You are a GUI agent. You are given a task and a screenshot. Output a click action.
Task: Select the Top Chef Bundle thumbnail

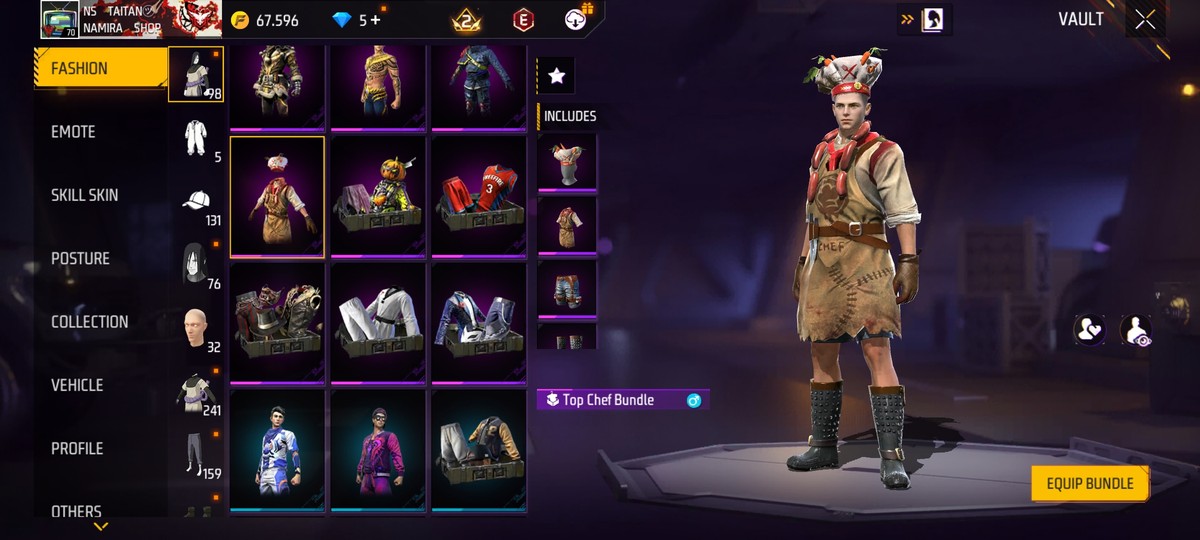point(277,196)
